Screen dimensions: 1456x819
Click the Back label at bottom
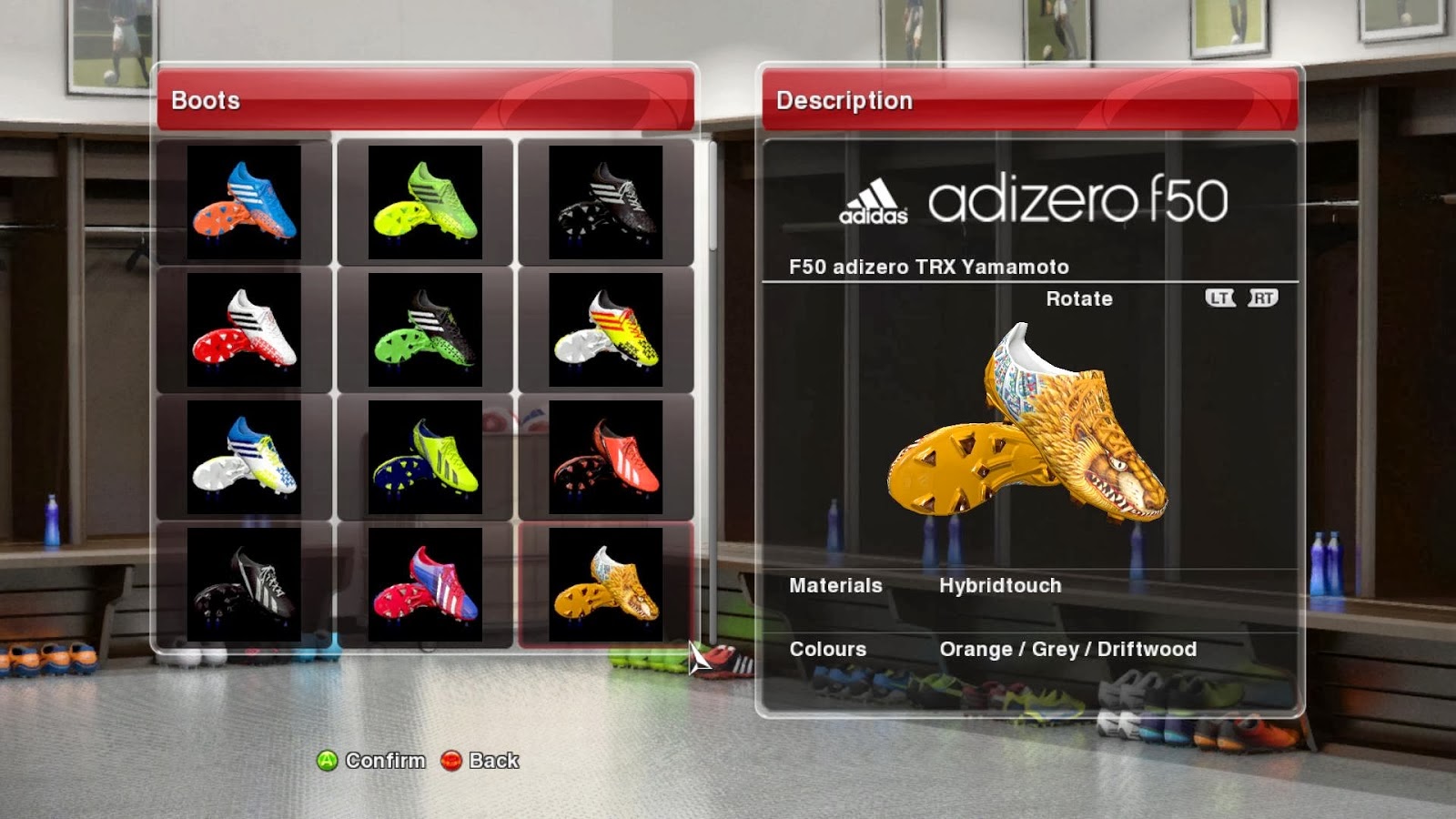[492, 761]
